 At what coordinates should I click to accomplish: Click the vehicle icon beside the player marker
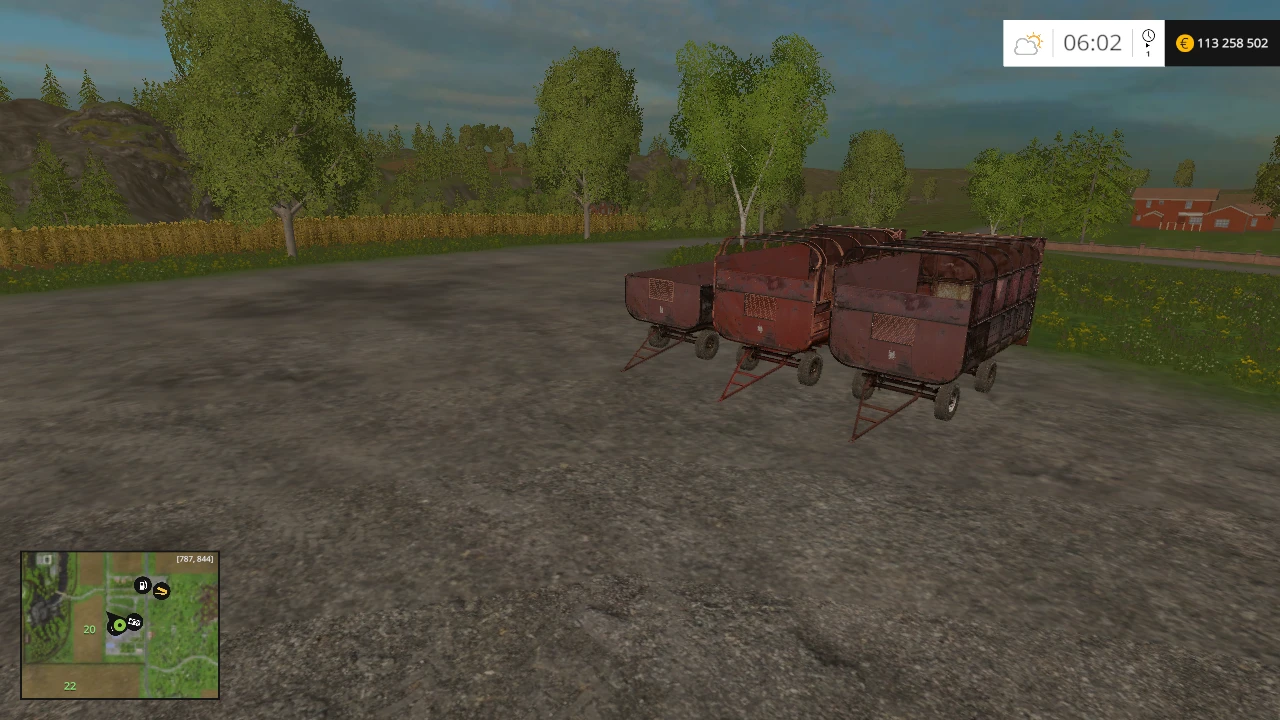[134, 623]
